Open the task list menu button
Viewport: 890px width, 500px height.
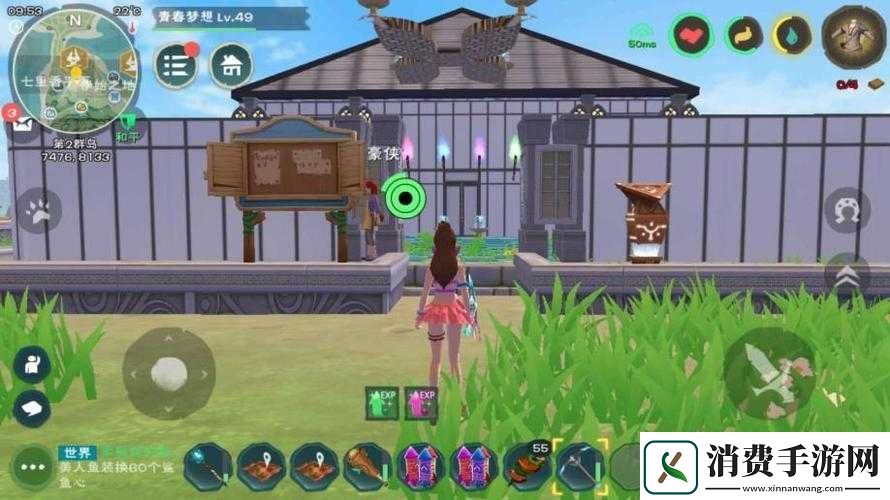click(x=176, y=65)
